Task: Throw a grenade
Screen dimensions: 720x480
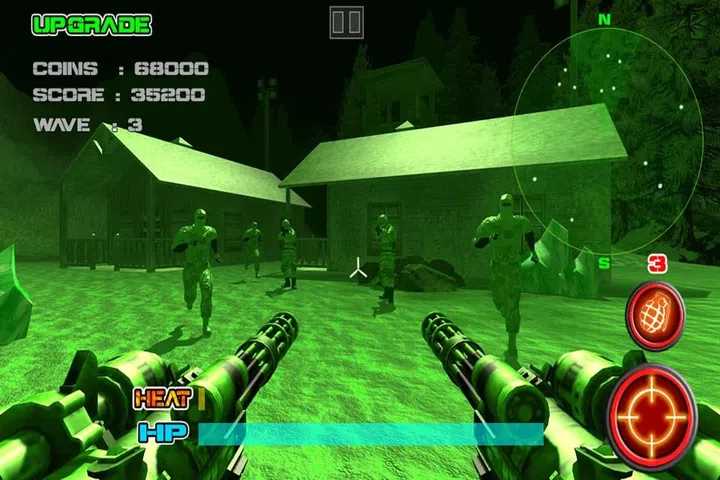Action: (x=654, y=315)
